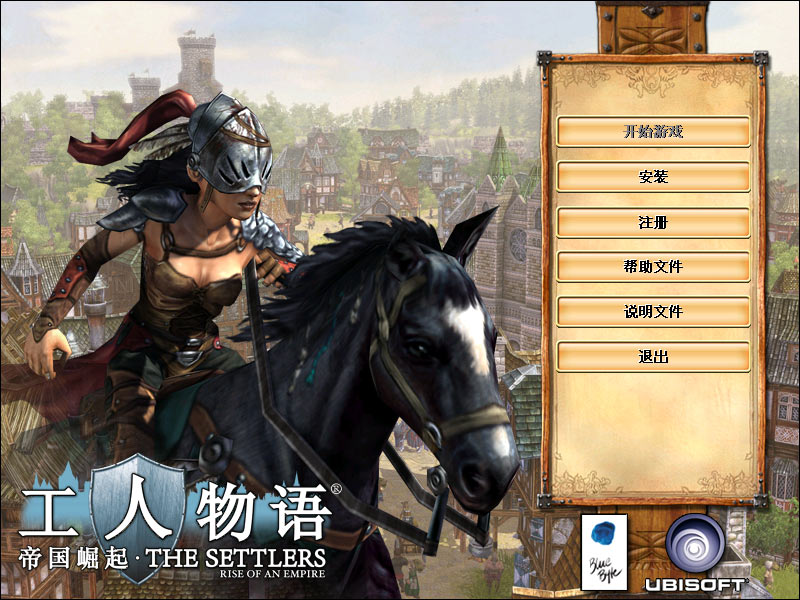Choose the 安装 (Install) option

[x=653, y=177]
